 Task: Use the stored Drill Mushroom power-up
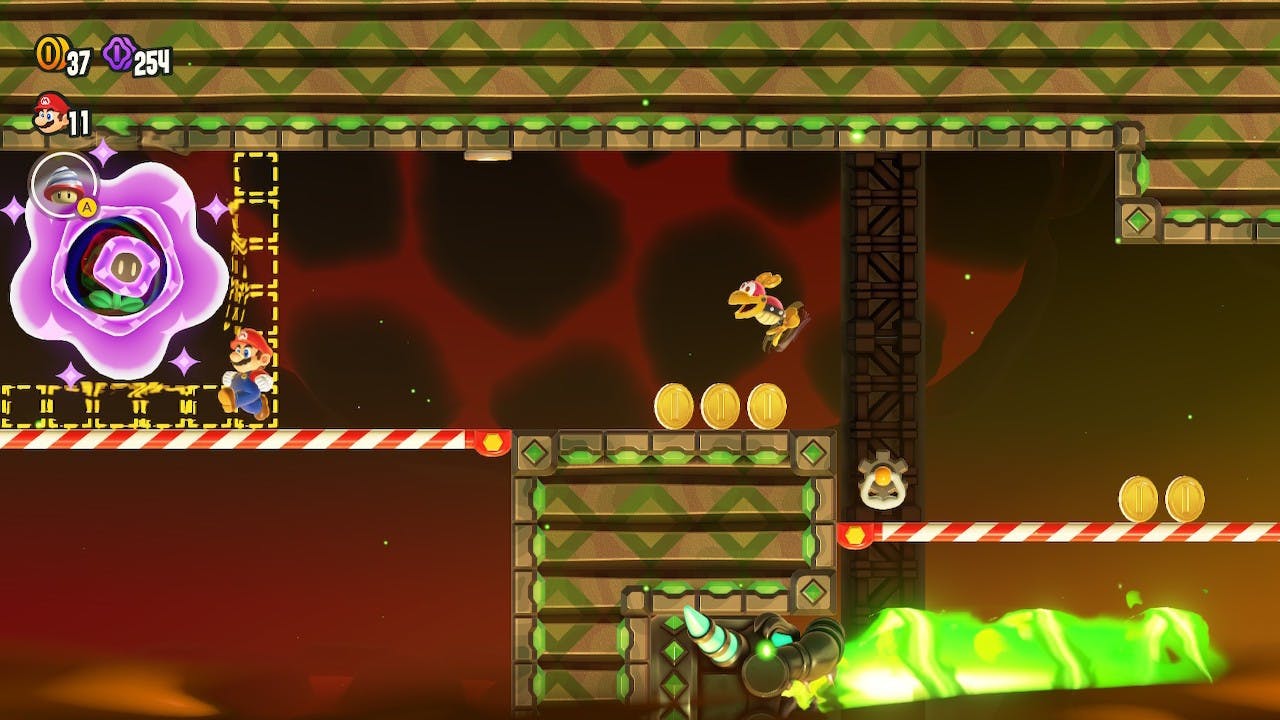[x=63, y=183]
